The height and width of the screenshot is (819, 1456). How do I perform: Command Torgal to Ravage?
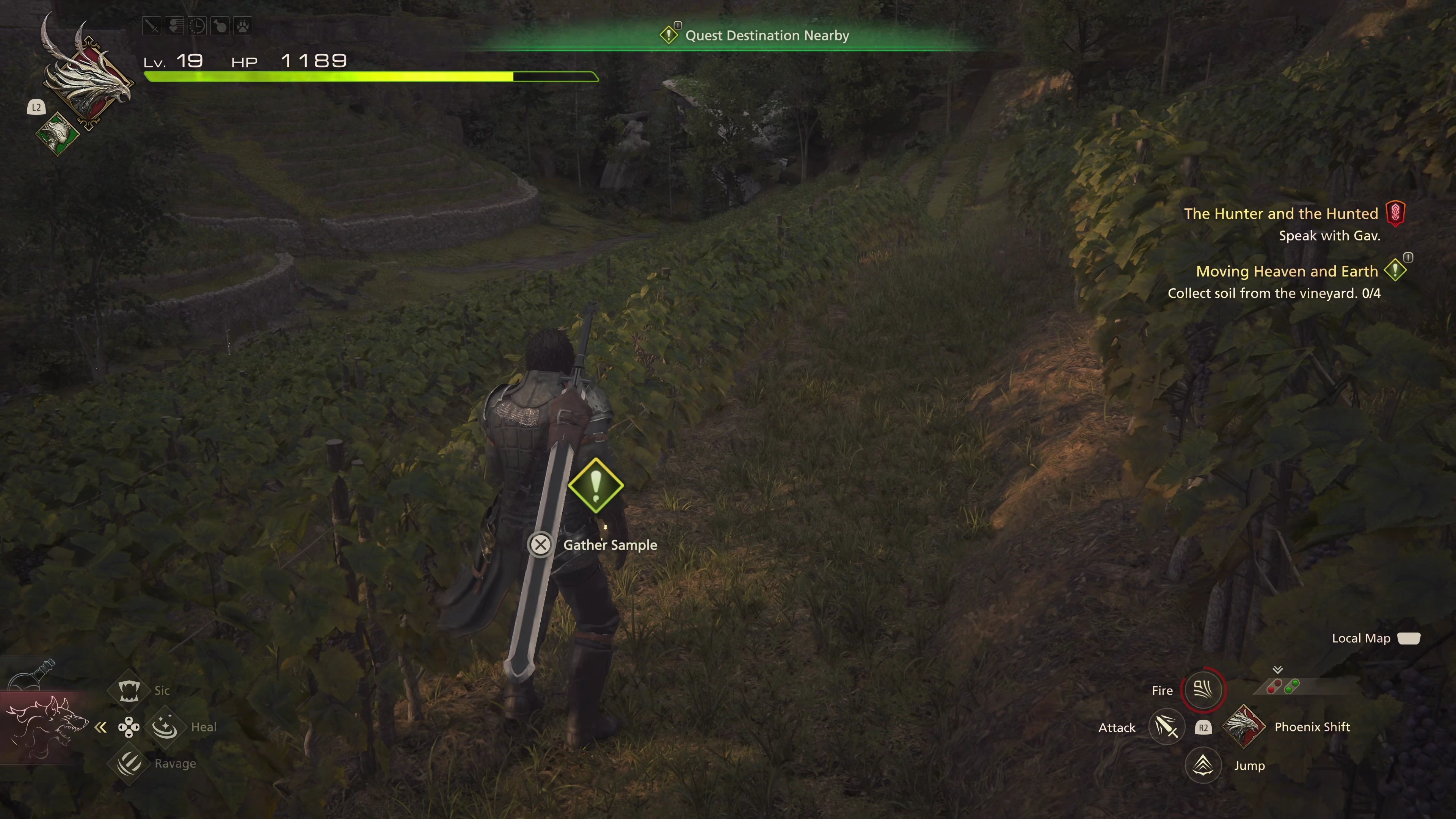pyautogui.click(x=129, y=764)
